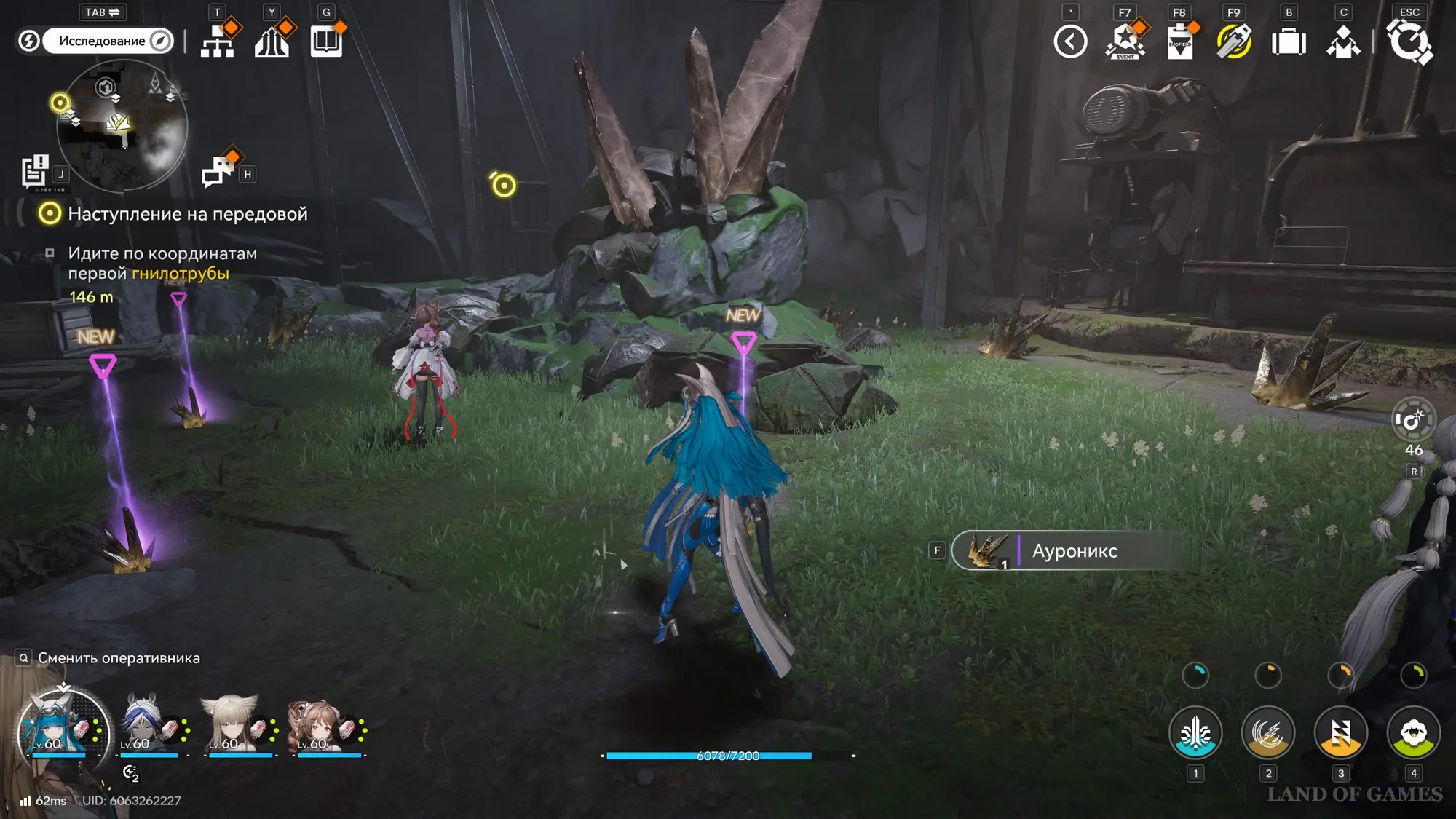Image resolution: width=1456 pixels, height=819 pixels.
Task: Activate the first teal skill icon
Action: (x=1195, y=732)
